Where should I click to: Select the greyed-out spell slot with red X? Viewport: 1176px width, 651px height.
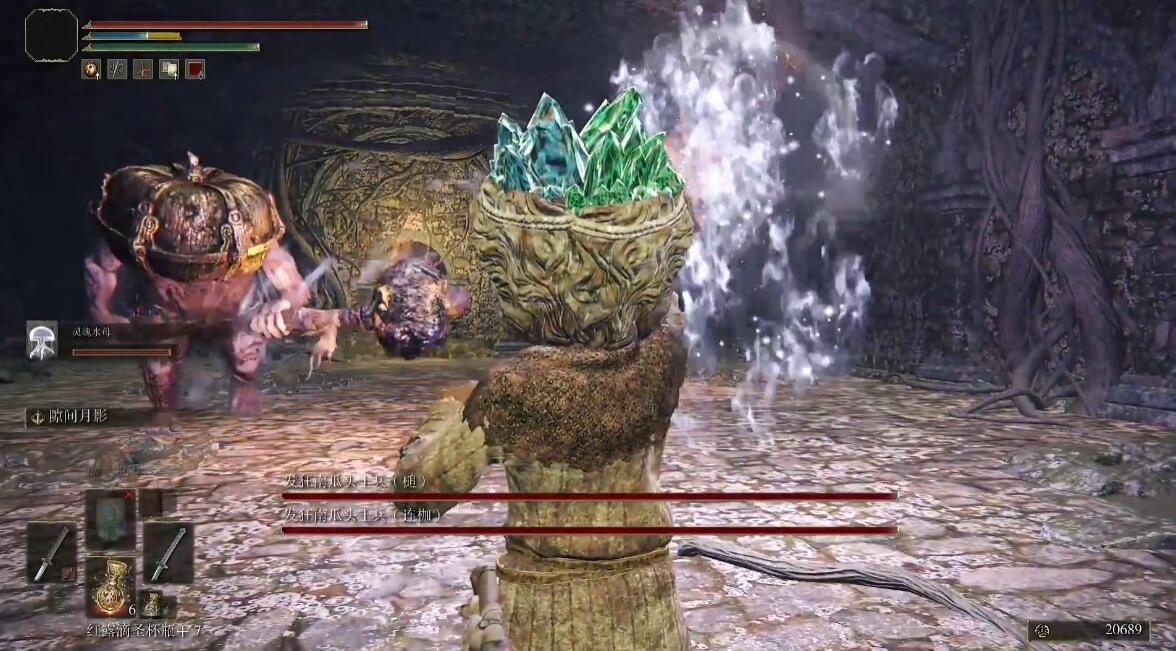click(109, 519)
